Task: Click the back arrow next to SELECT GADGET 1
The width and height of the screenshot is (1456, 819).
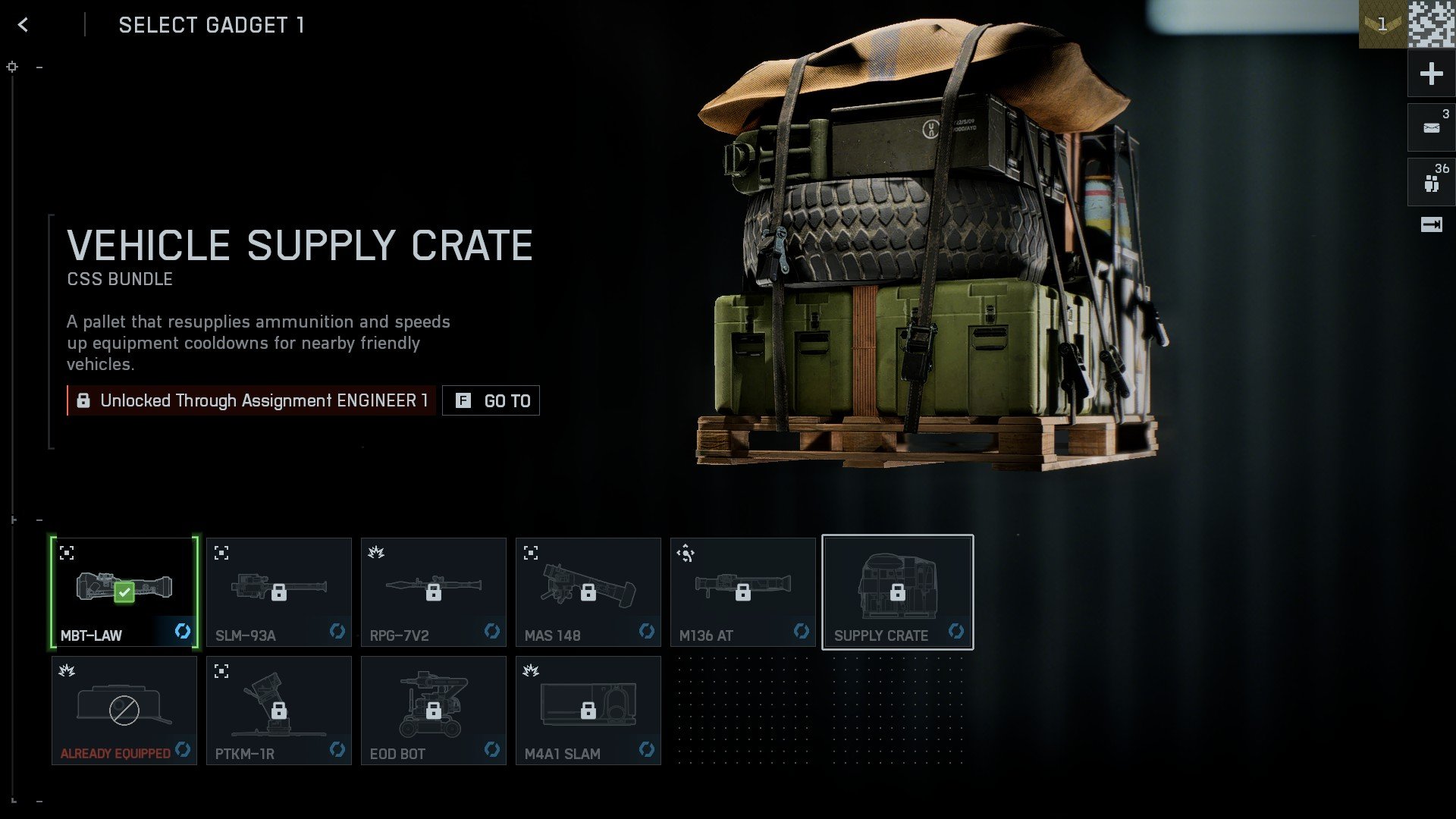Action: 25,24
